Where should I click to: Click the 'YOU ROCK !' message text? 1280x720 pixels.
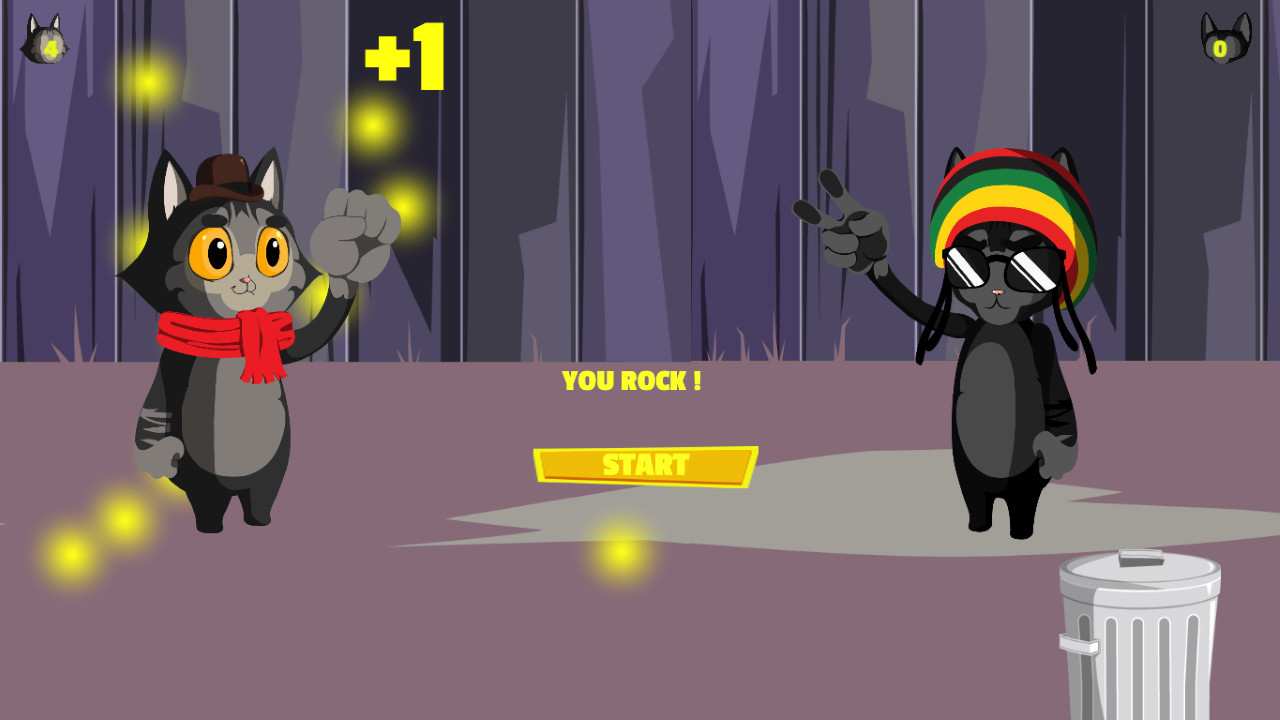(634, 381)
